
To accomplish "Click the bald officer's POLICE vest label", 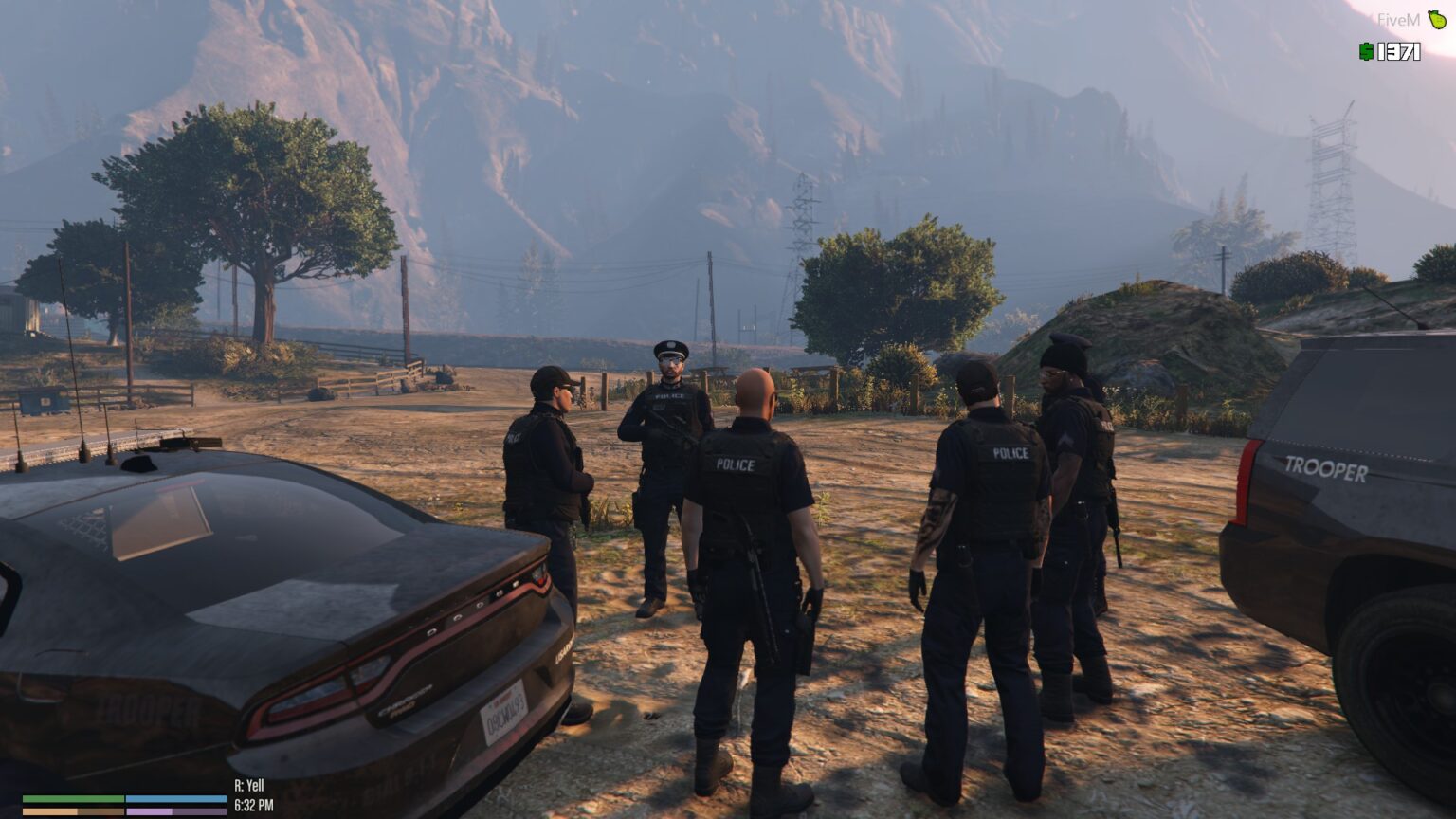I will click(x=735, y=465).
